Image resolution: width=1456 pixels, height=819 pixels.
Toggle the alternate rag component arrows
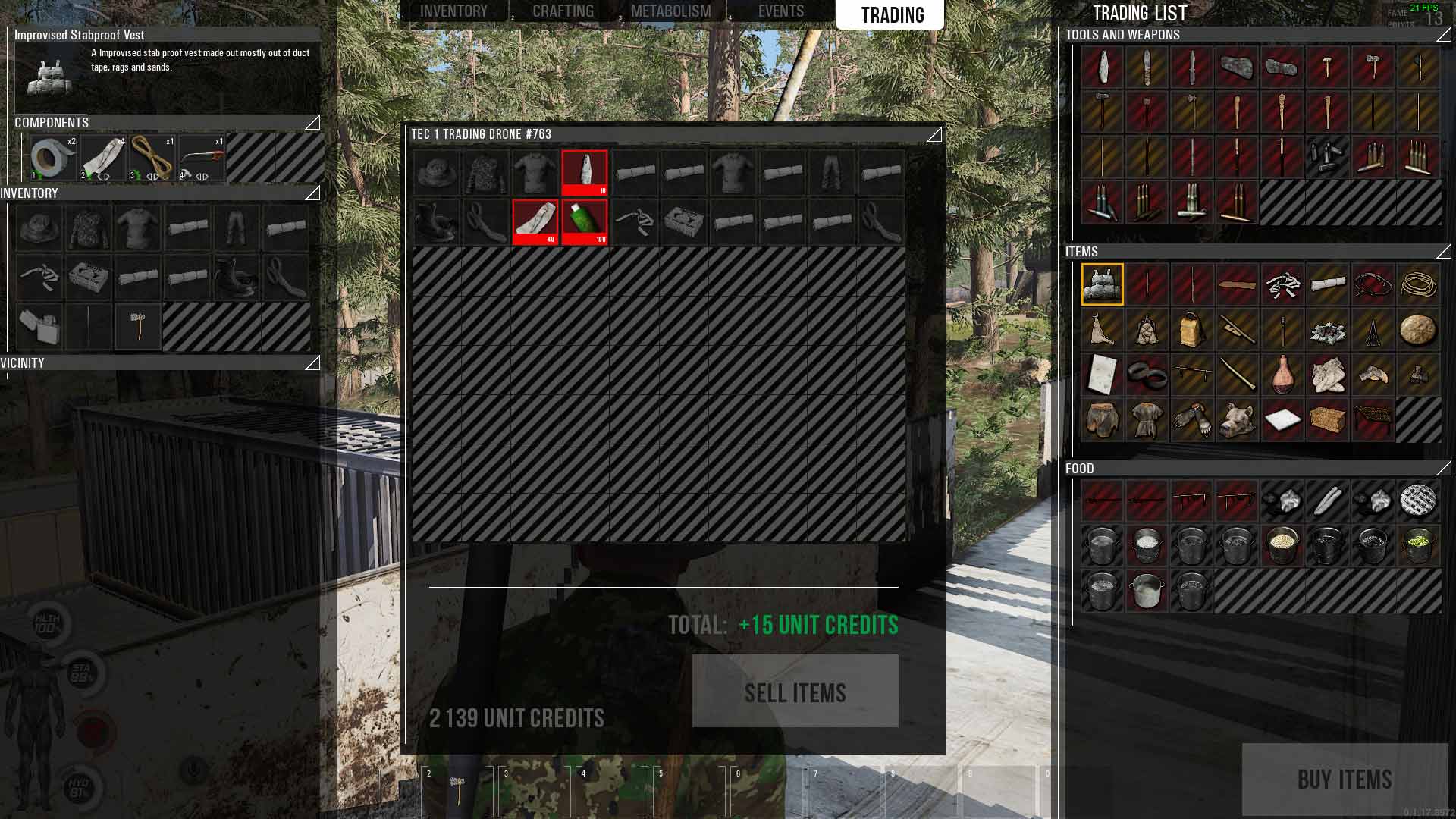coord(103,177)
